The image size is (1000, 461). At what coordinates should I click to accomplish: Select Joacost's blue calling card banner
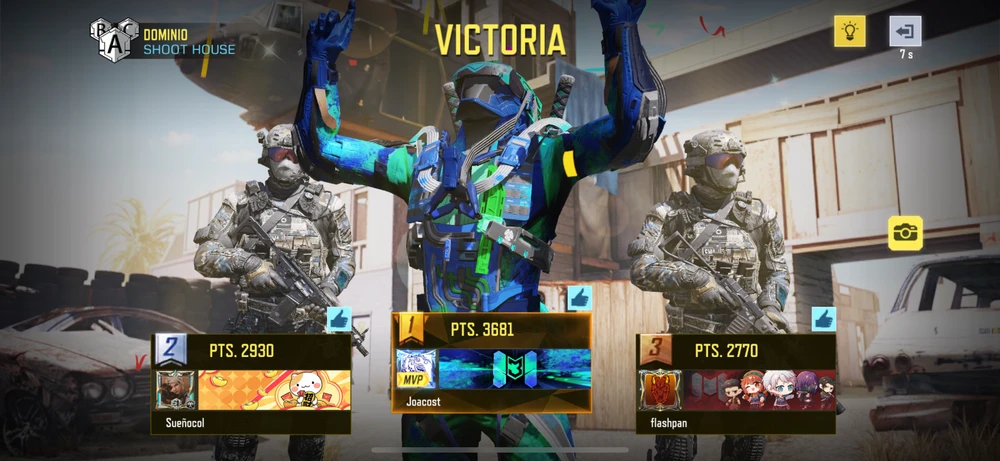513,369
